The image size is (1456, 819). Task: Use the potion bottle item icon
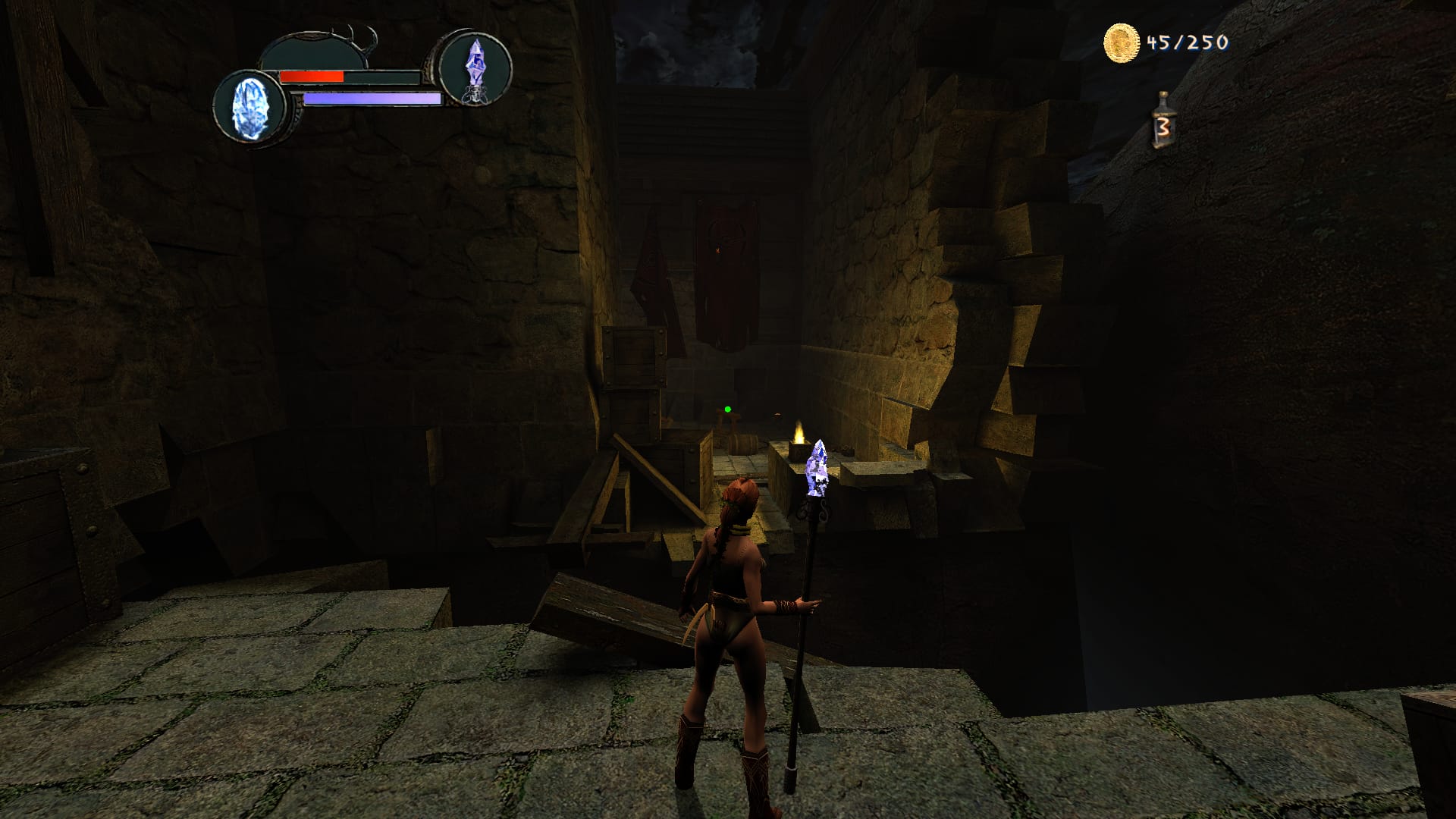[x=1161, y=121]
